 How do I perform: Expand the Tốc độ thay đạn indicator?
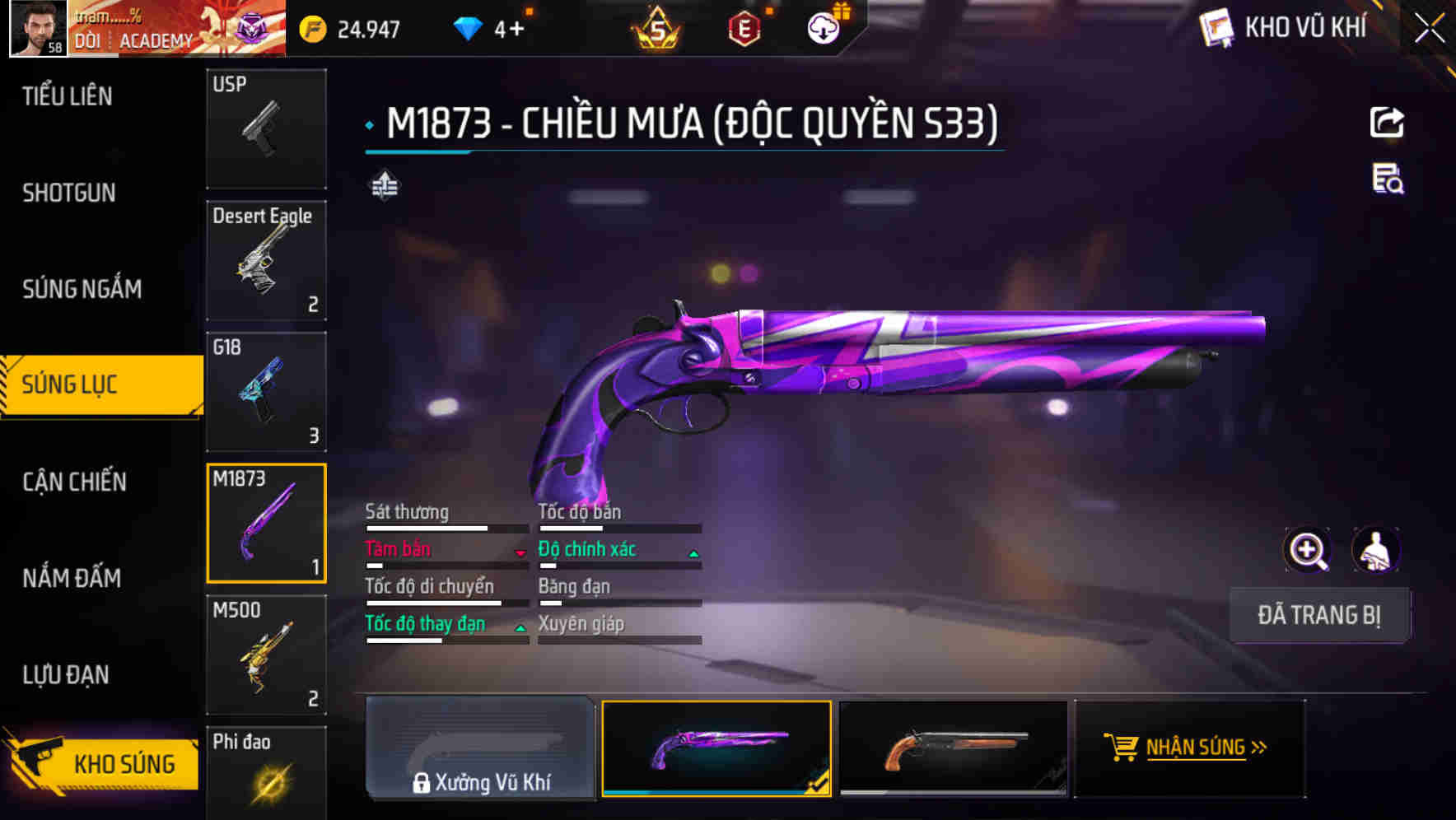tap(520, 627)
